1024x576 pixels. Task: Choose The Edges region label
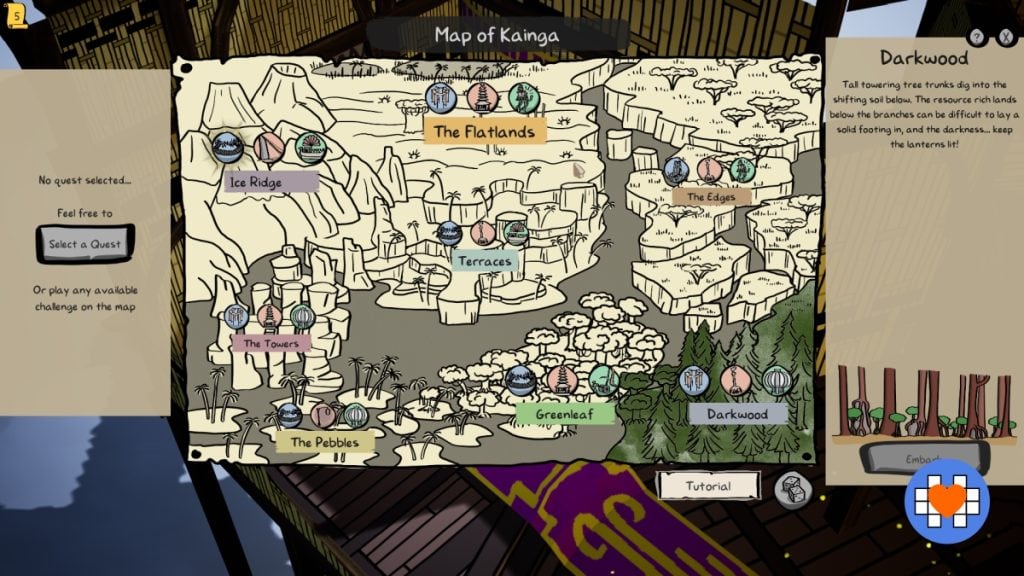711,197
